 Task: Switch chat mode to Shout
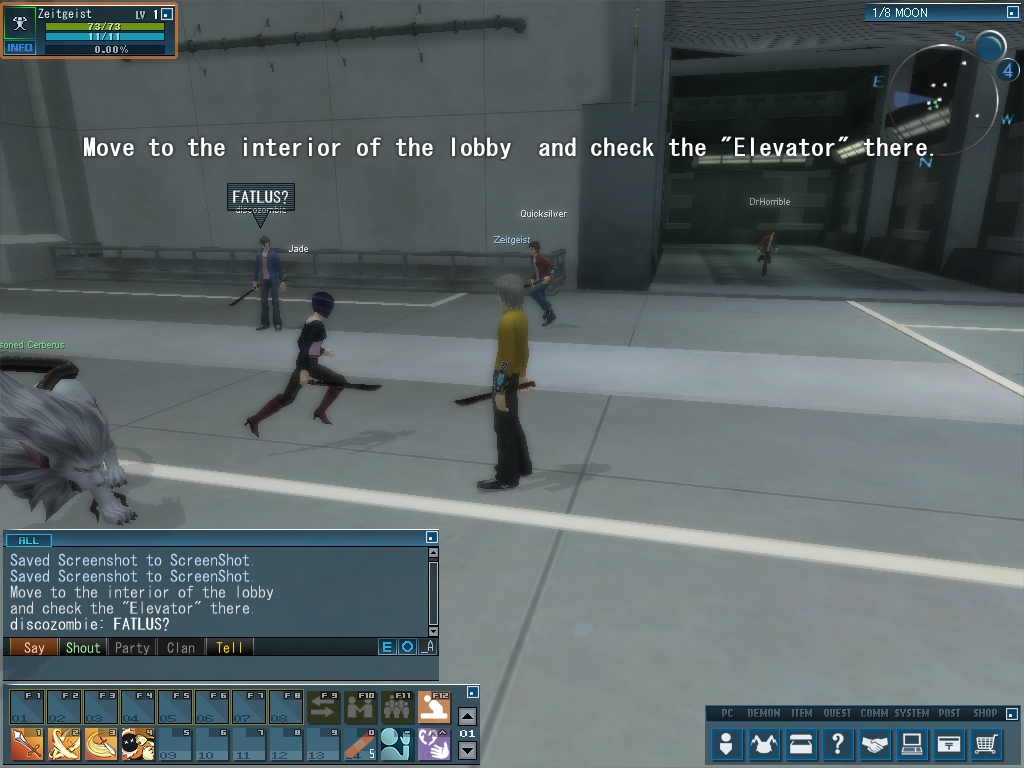[83, 647]
